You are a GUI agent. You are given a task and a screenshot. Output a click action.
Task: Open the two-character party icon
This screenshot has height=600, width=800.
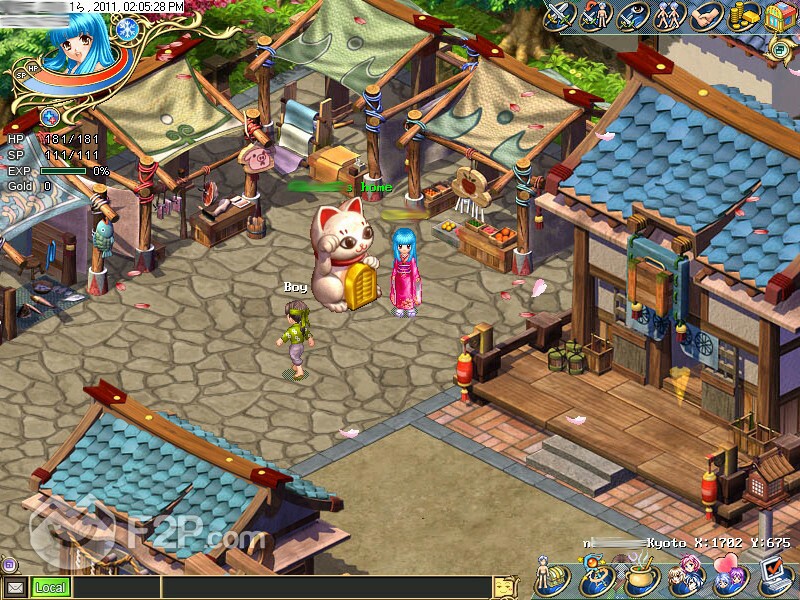point(669,16)
